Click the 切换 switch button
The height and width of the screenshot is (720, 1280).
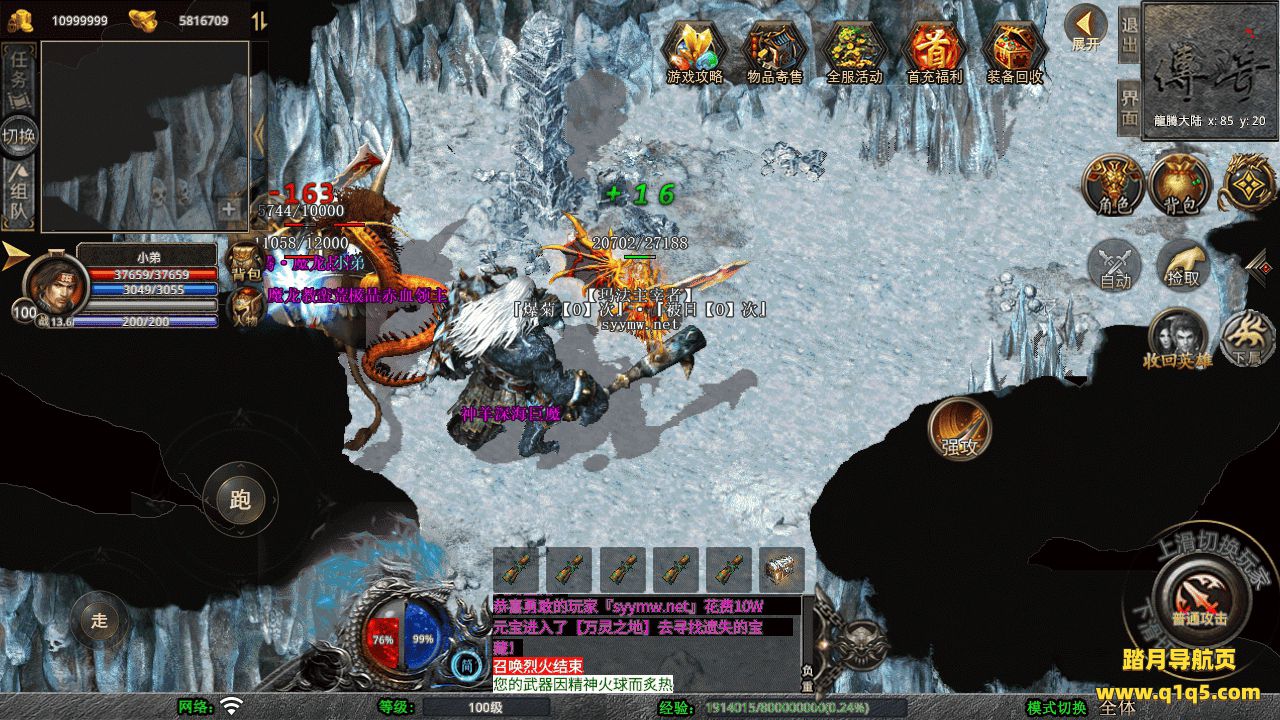[x=19, y=136]
